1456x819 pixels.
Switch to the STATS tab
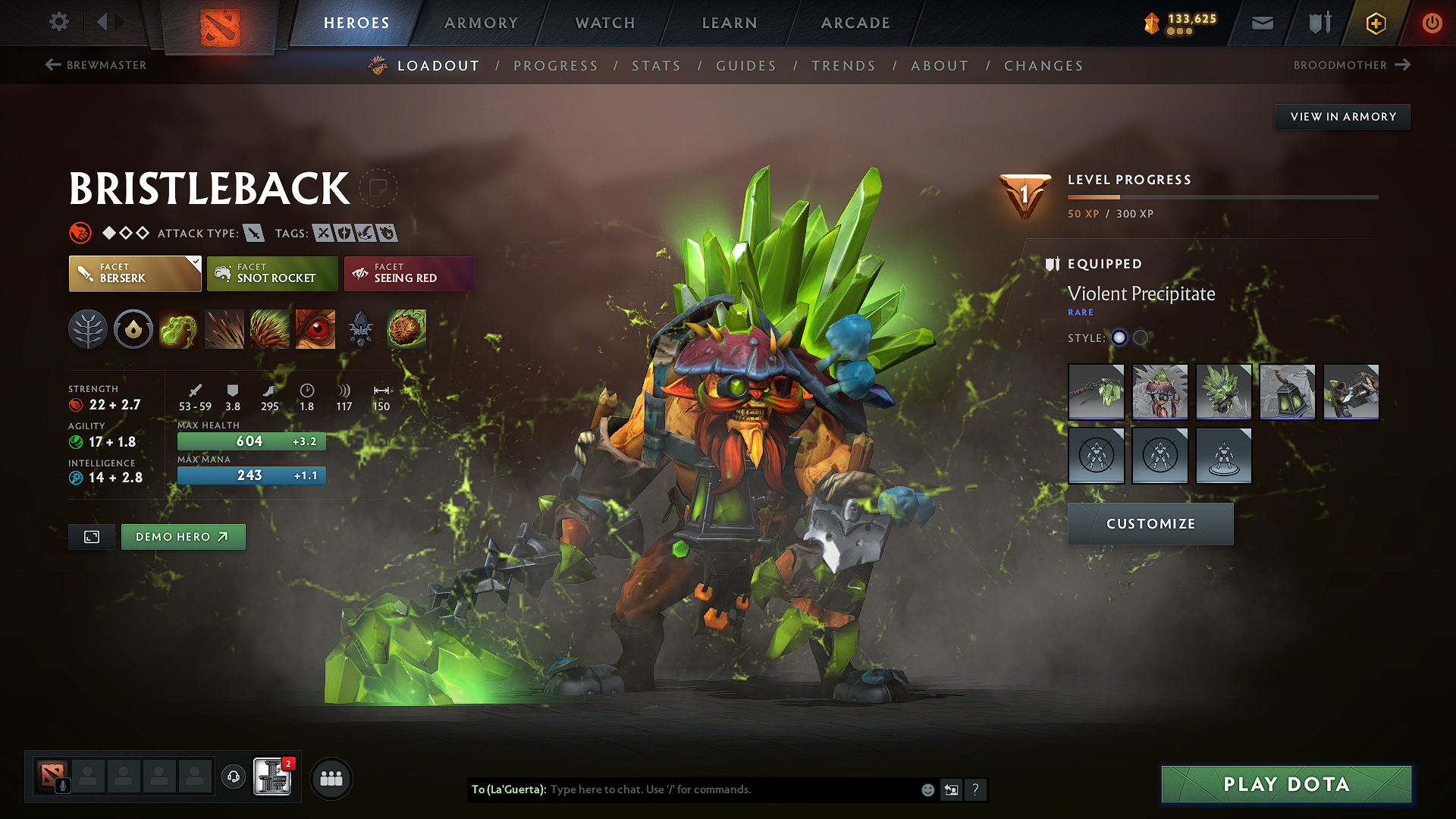(x=656, y=66)
